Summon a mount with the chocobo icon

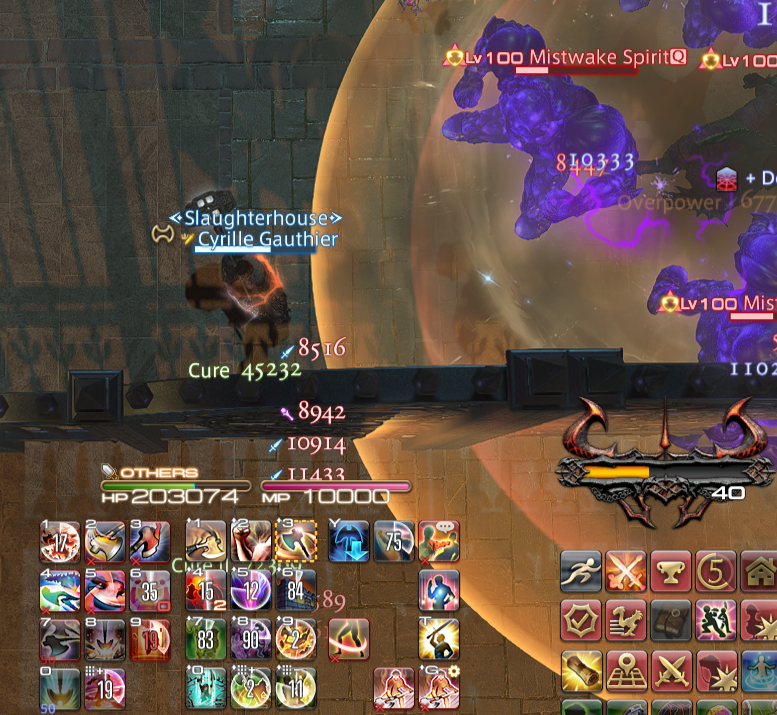tap(626, 620)
